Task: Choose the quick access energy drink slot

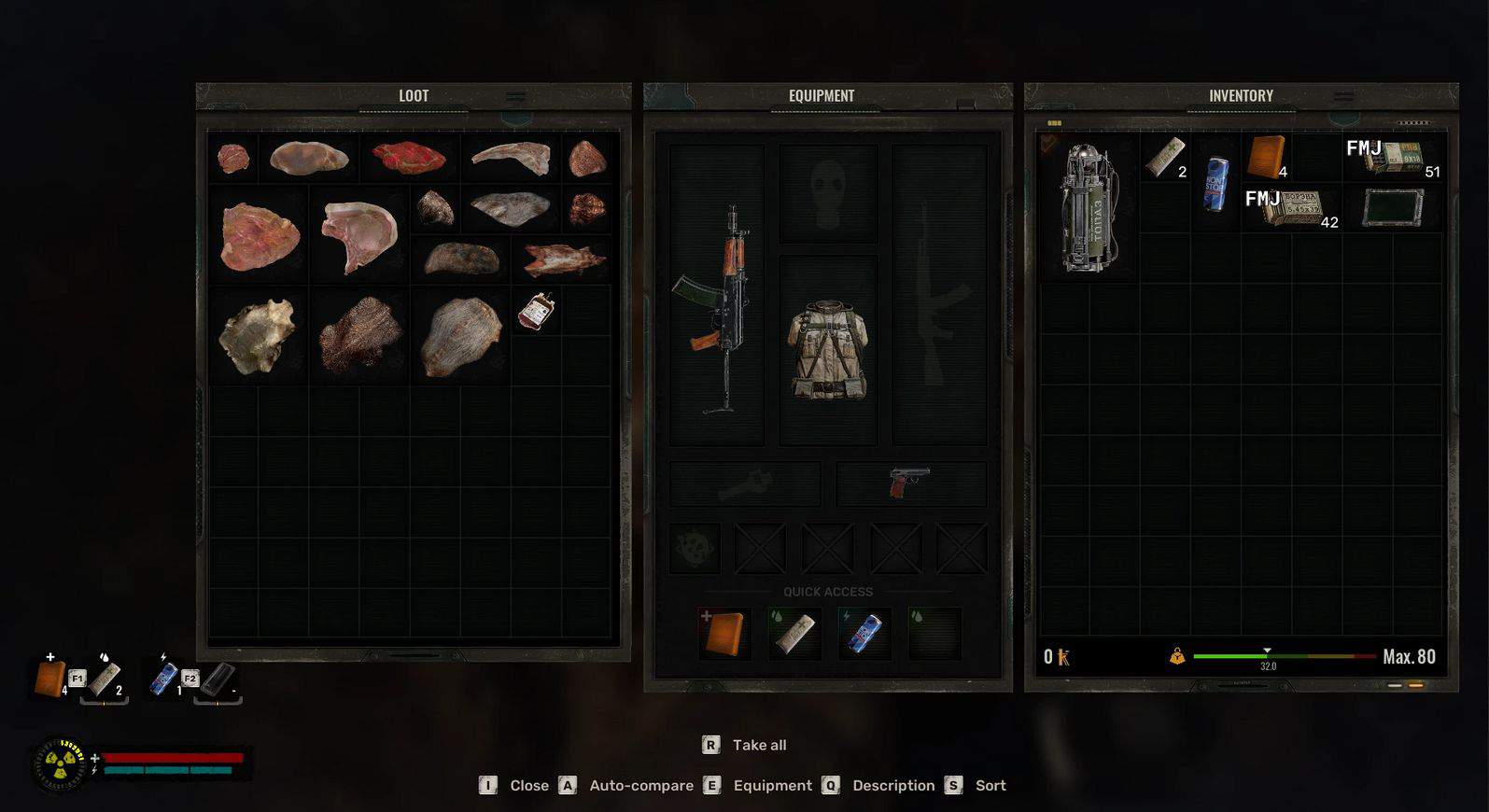Action: click(864, 633)
